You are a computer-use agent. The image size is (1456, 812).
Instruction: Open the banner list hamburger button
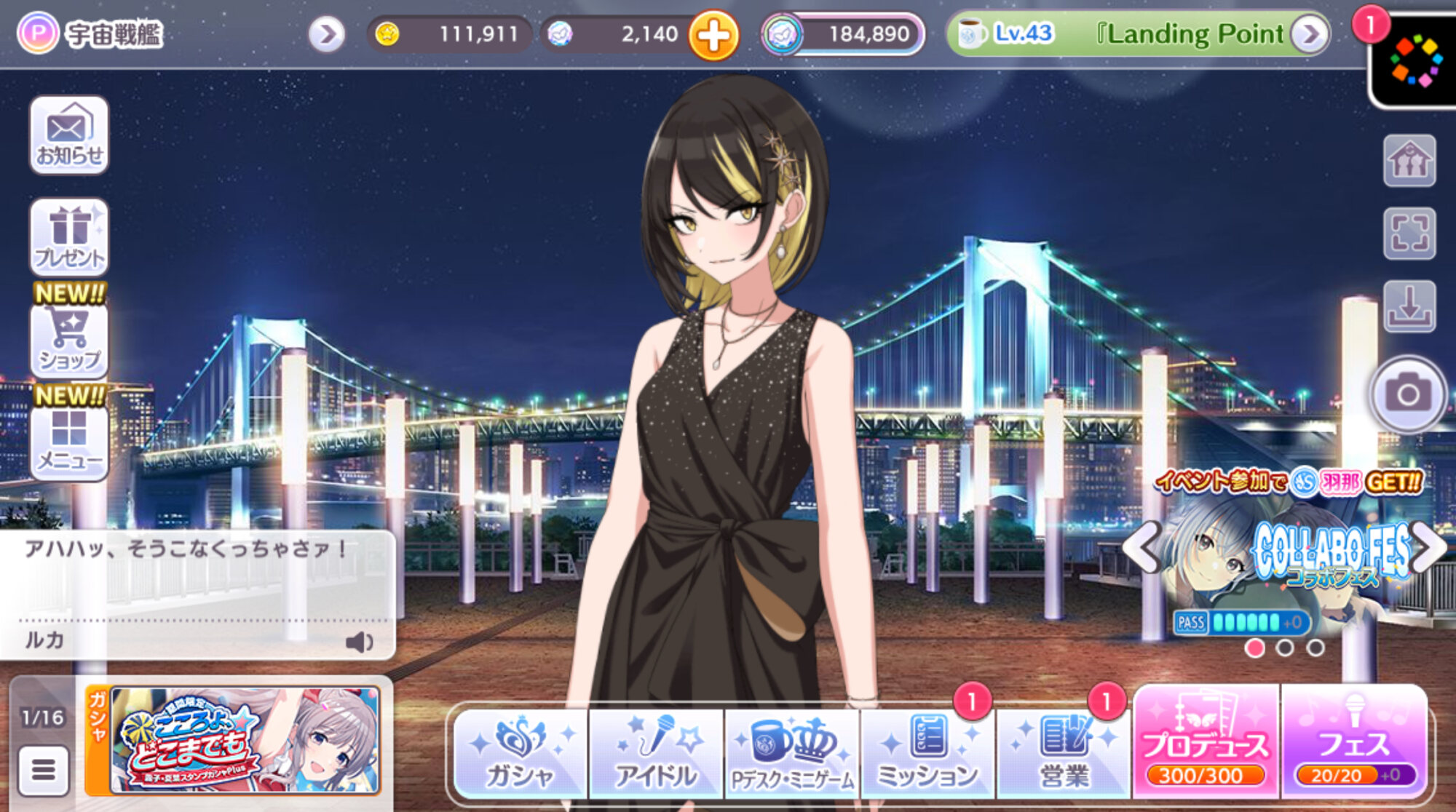pyautogui.click(x=43, y=770)
